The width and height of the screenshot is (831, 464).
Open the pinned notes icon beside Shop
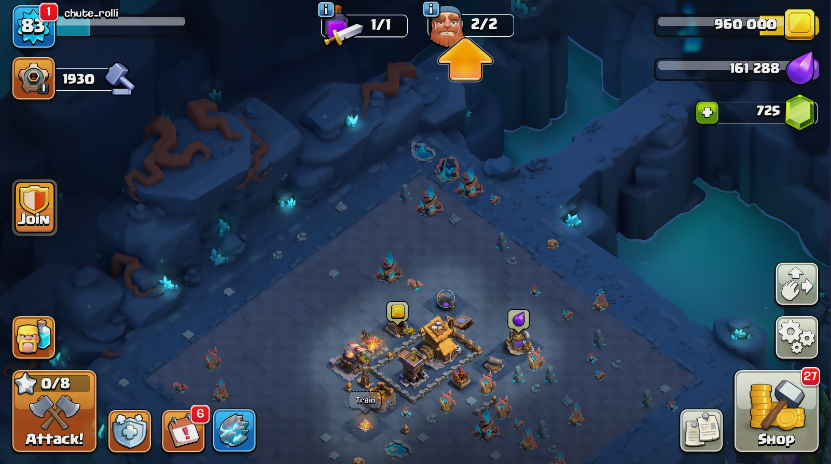pos(701,429)
